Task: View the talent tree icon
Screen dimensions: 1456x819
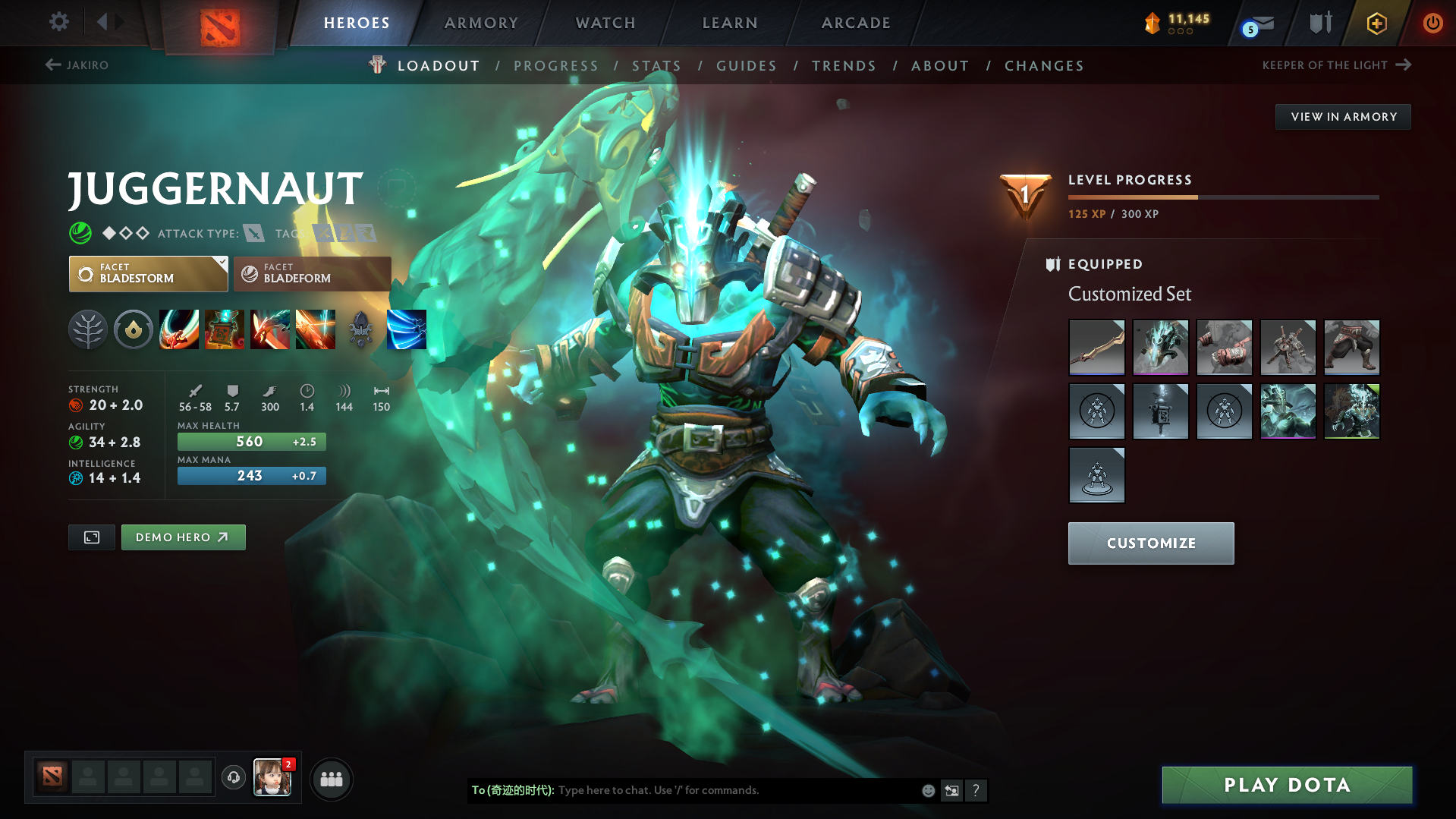Action: click(87, 329)
